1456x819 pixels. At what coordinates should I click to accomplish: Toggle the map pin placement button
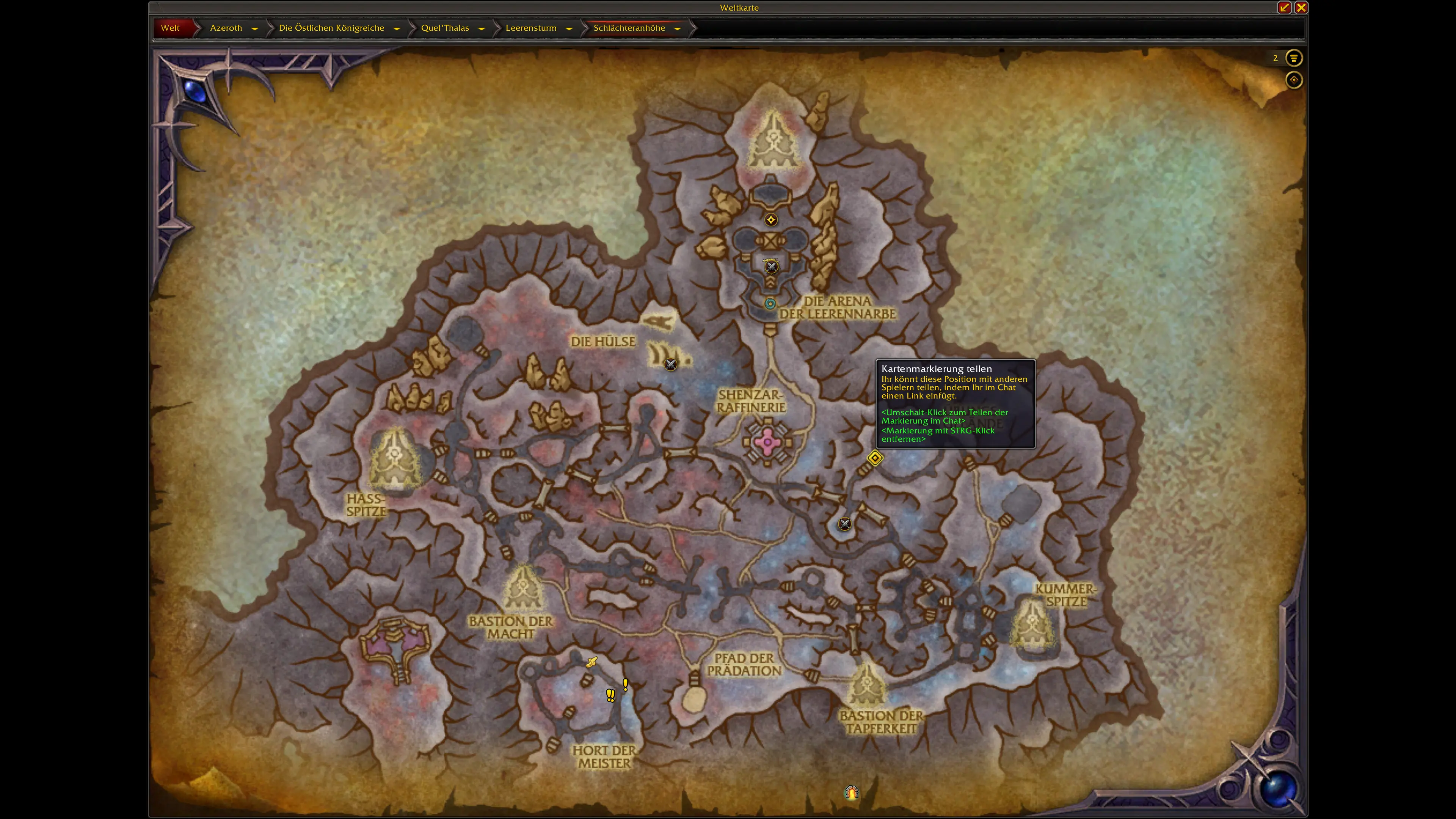pos(1293,80)
